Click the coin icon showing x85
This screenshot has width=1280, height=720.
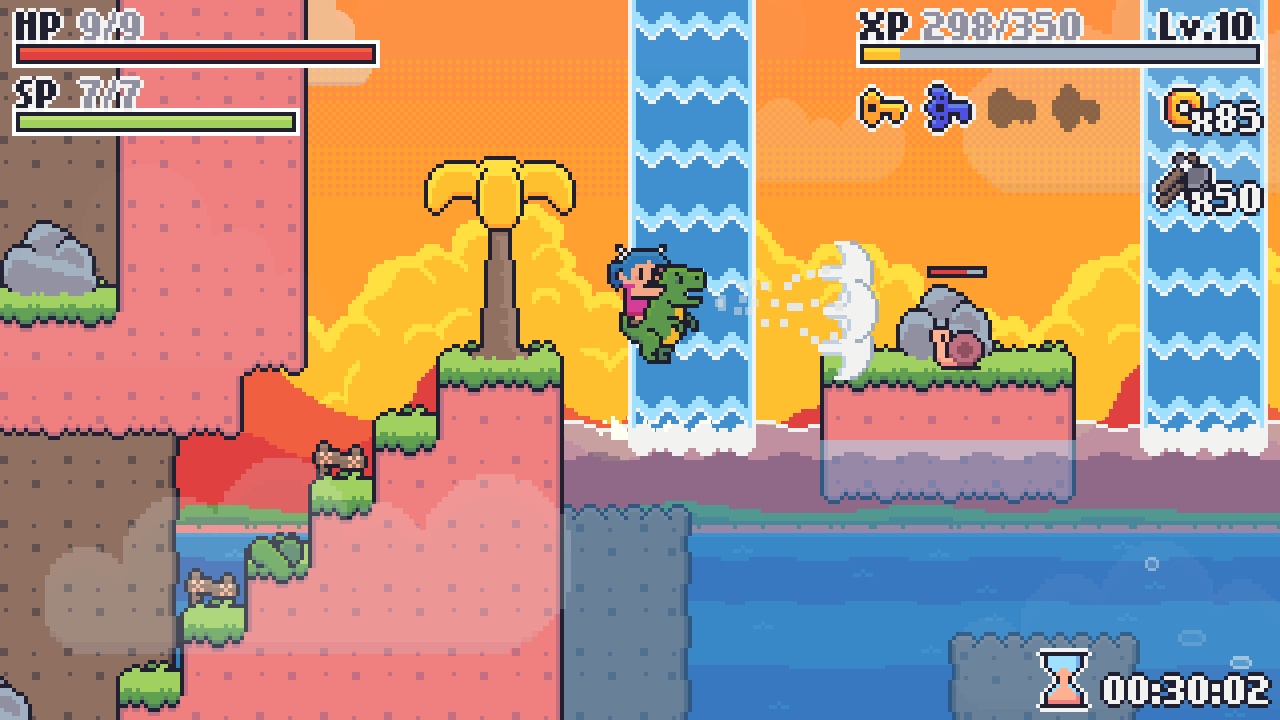pos(1186,108)
